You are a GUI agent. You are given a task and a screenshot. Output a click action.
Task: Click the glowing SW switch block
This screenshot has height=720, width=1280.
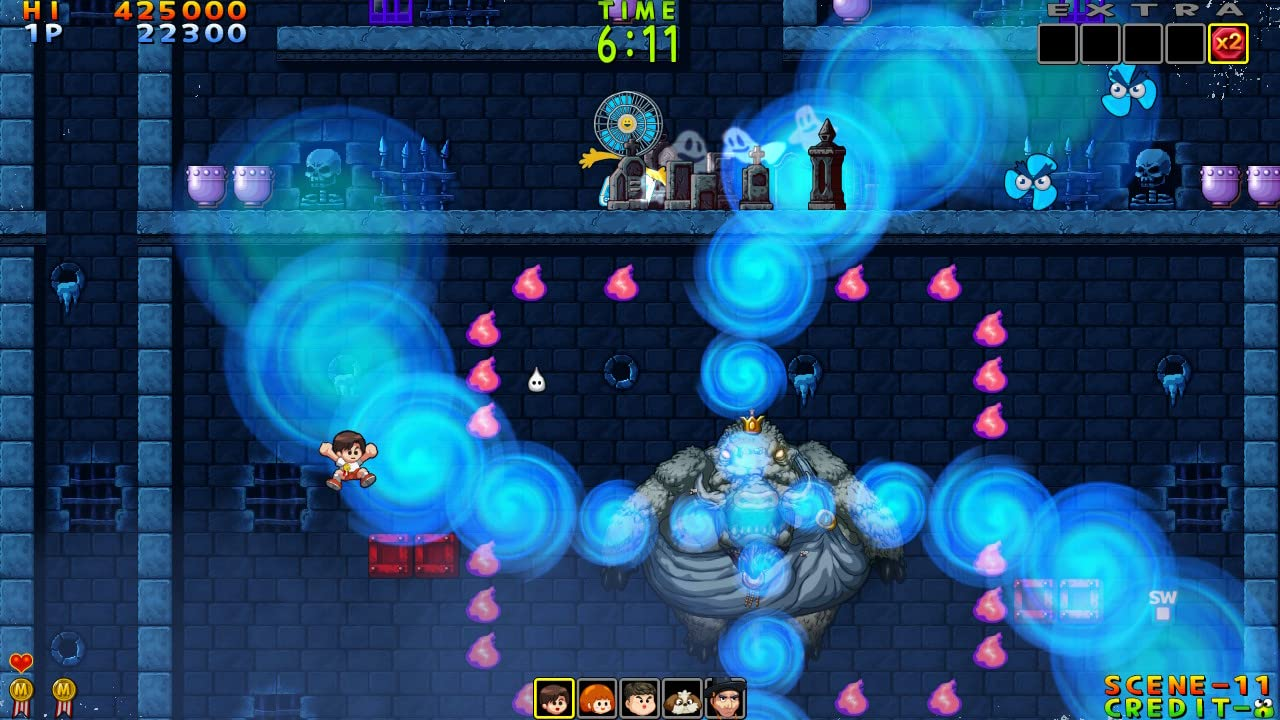[x=1162, y=604]
